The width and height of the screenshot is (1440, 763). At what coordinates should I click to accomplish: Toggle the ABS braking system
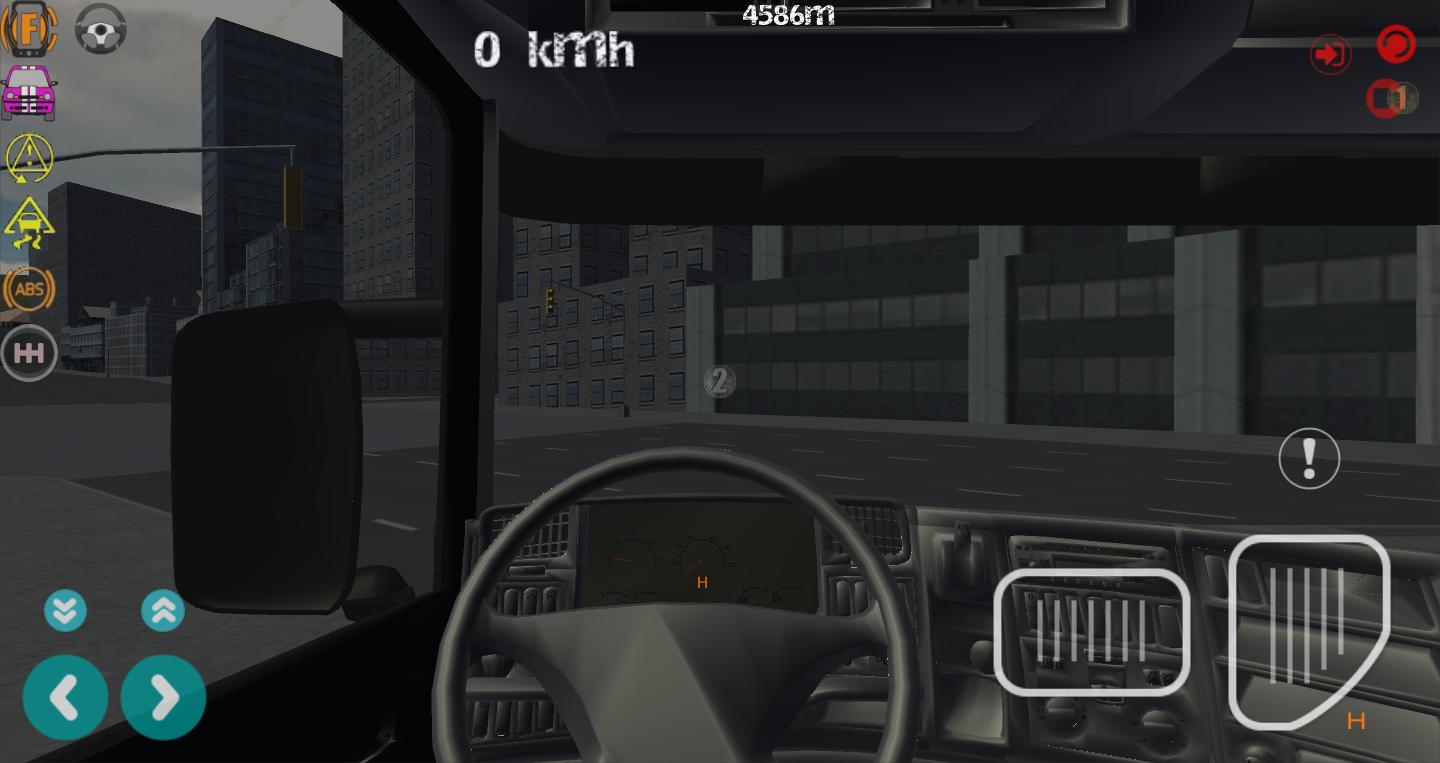coord(29,288)
